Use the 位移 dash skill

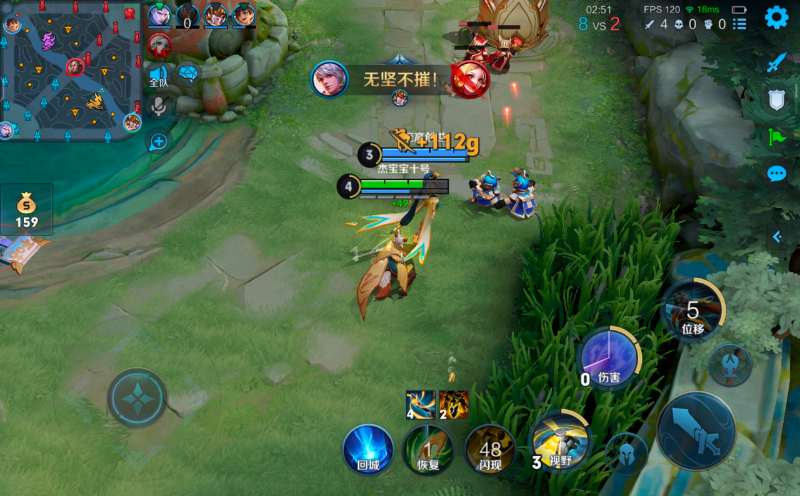pyautogui.click(x=693, y=310)
